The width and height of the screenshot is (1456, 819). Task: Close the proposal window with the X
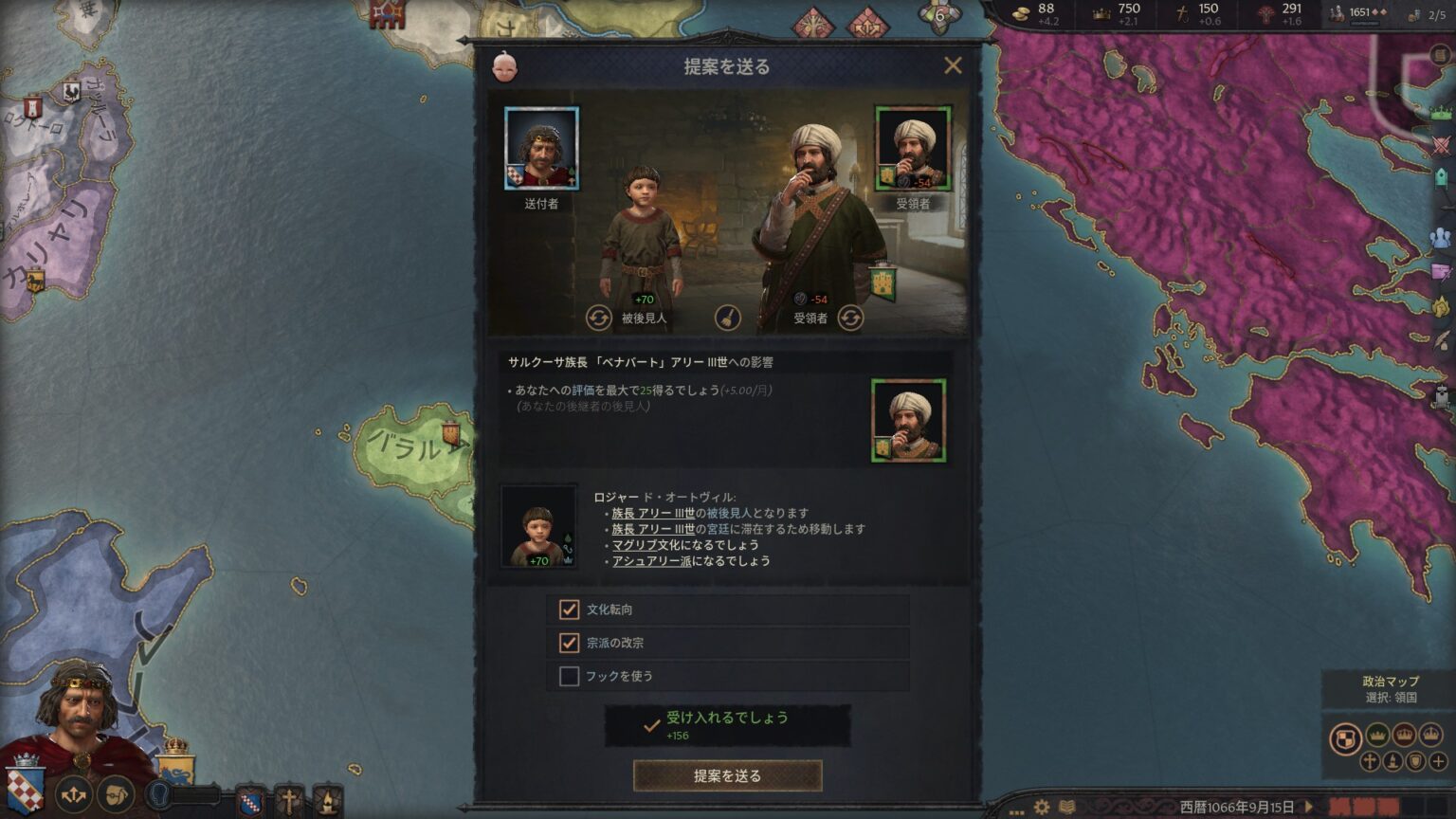click(953, 65)
